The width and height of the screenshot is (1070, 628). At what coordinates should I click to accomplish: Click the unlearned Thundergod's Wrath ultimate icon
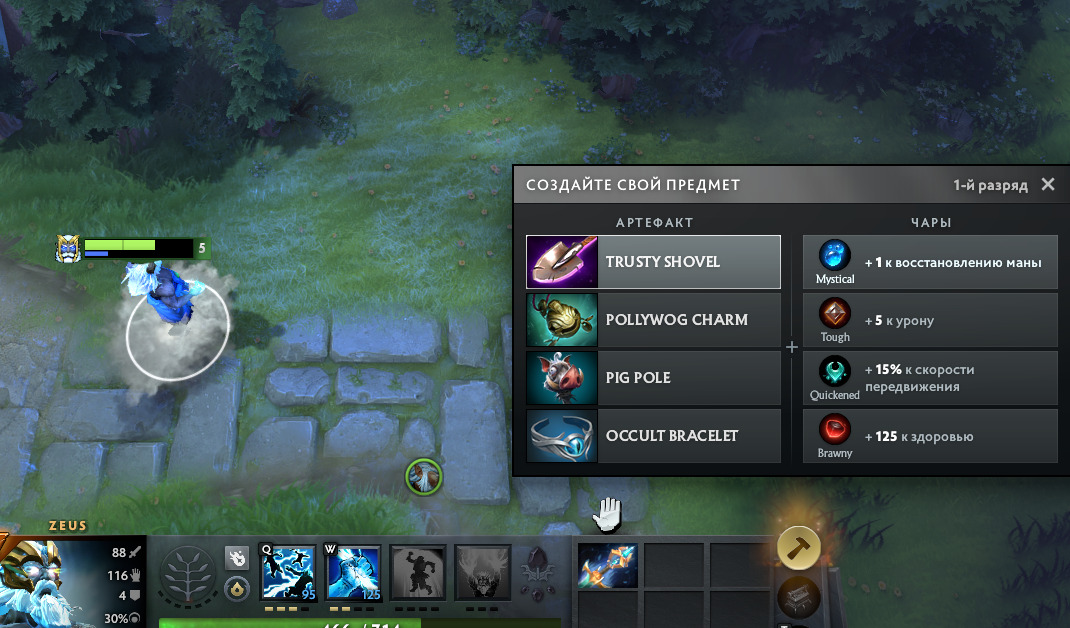point(483,573)
